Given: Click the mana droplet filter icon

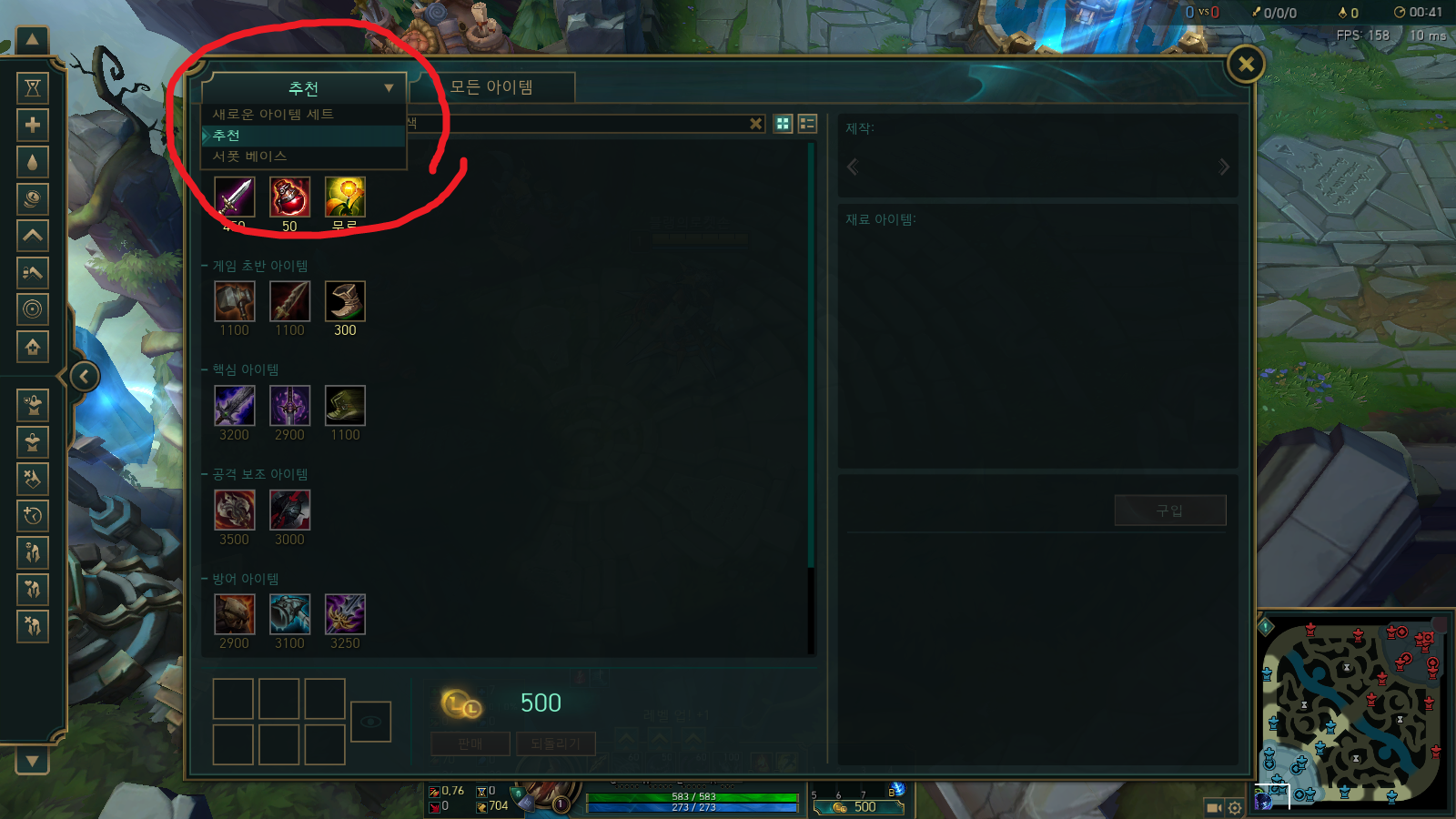Looking at the screenshot, I should tap(33, 161).
